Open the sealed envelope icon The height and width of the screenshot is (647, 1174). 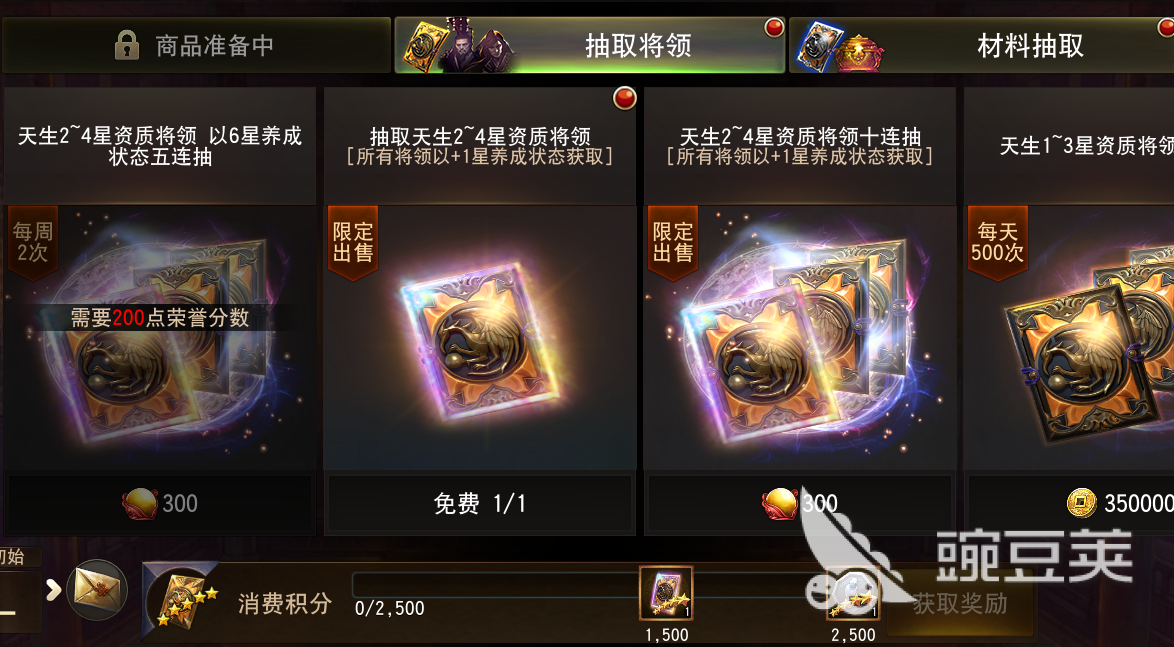[97, 589]
